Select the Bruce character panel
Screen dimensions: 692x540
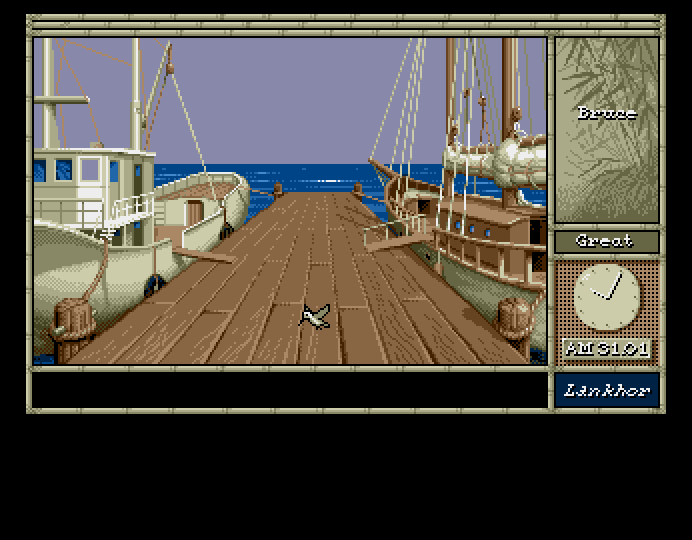tap(606, 130)
